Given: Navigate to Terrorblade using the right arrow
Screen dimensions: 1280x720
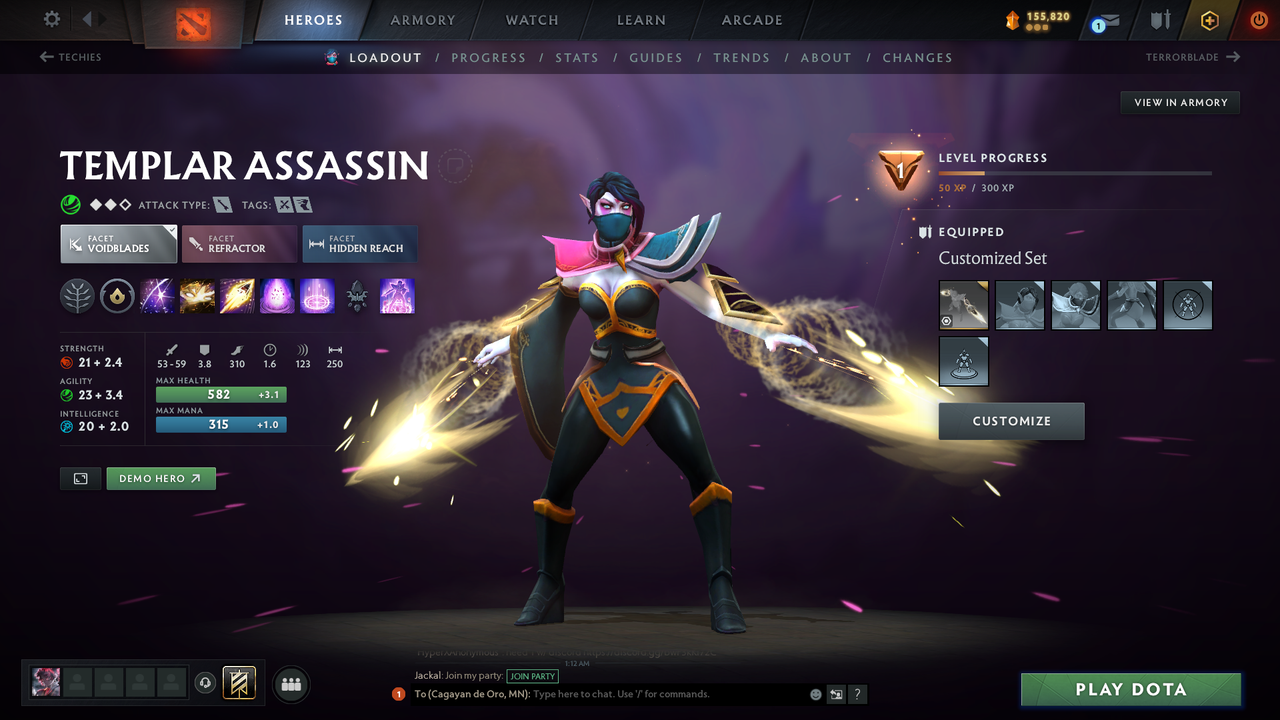Looking at the screenshot, I should (x=1235, y=57).
